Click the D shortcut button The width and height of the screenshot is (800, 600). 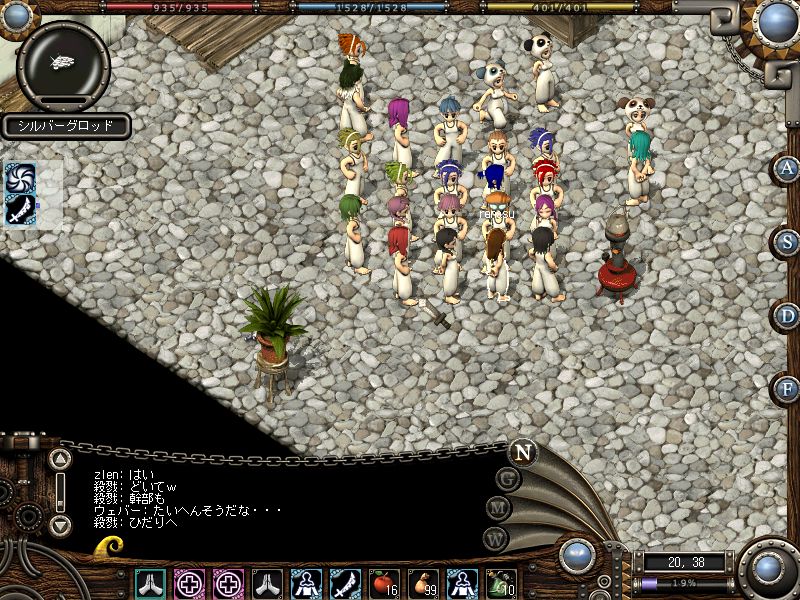pyautogui.click(x=788, y=315)
